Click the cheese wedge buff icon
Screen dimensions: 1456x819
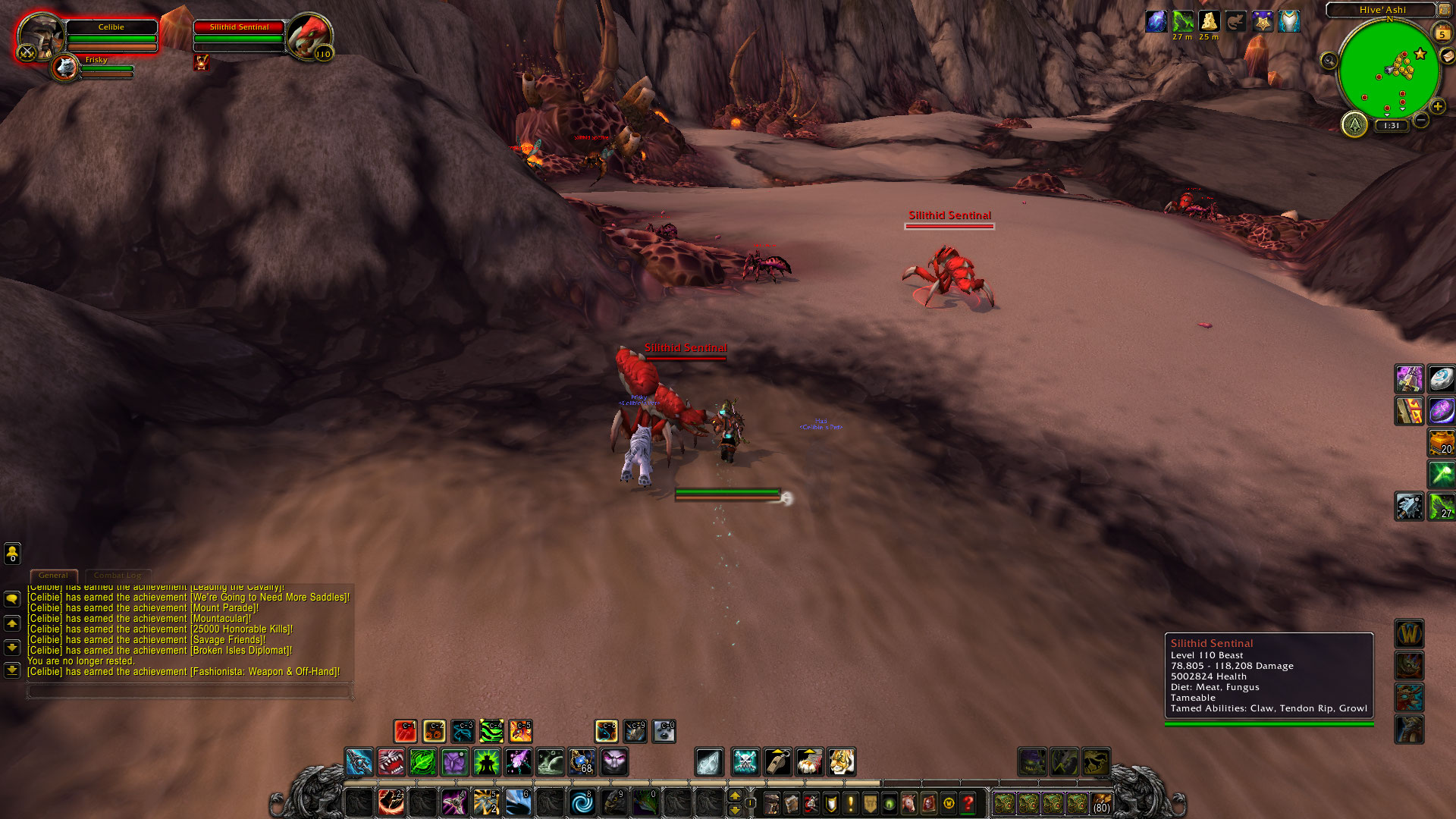pyautogui.click(x=1209, y=21)
